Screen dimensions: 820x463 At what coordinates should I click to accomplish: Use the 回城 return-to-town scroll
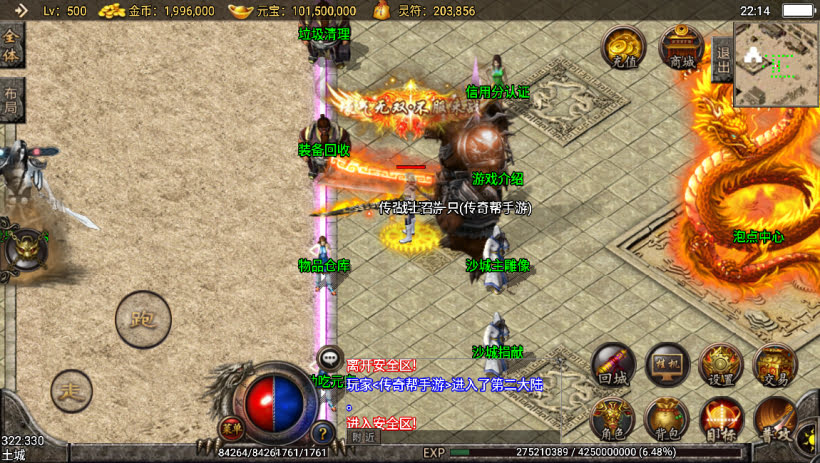[x=613, y=366]
